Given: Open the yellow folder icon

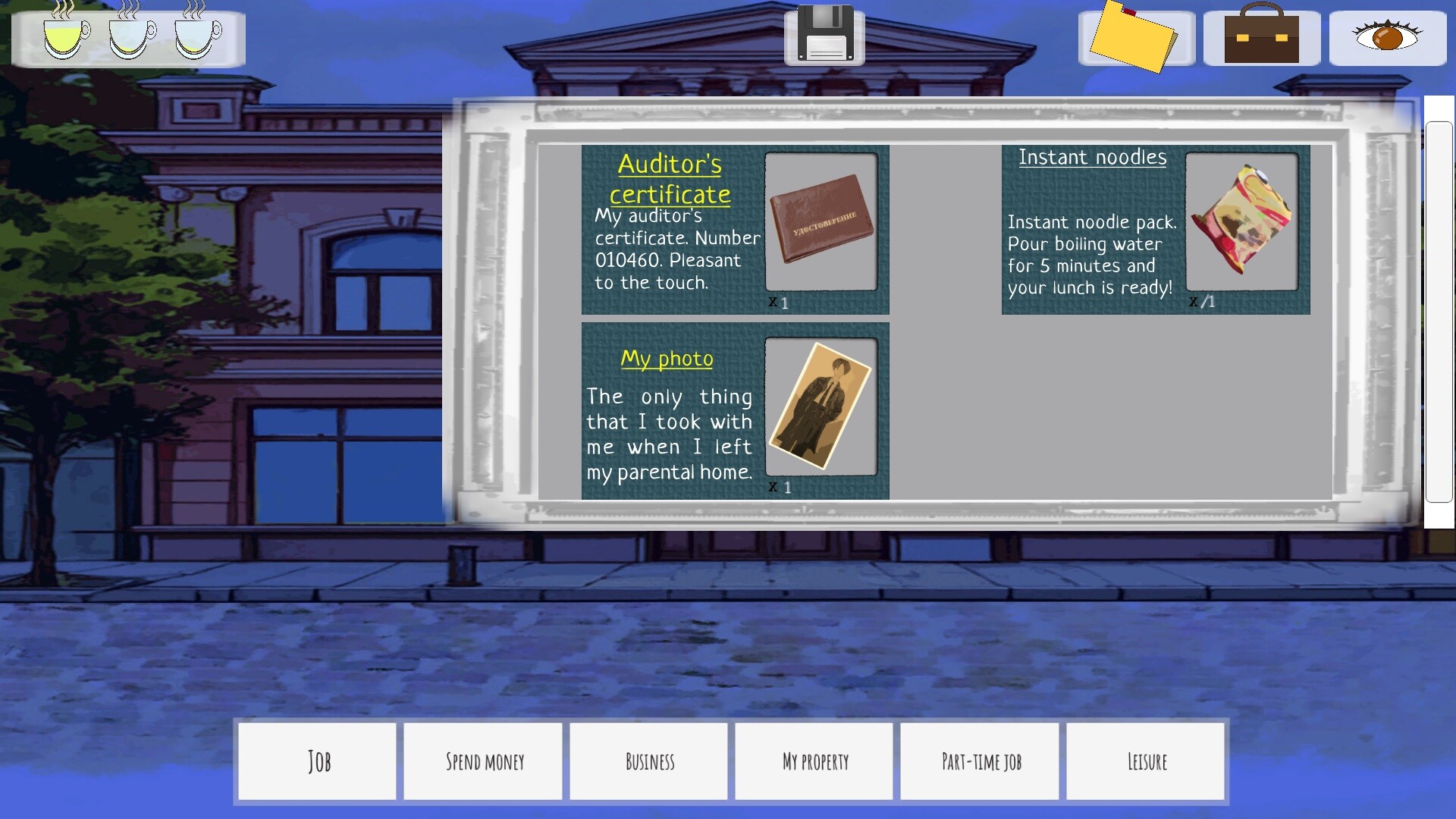Looking at the screenshot, I should tap(1136, 36).
